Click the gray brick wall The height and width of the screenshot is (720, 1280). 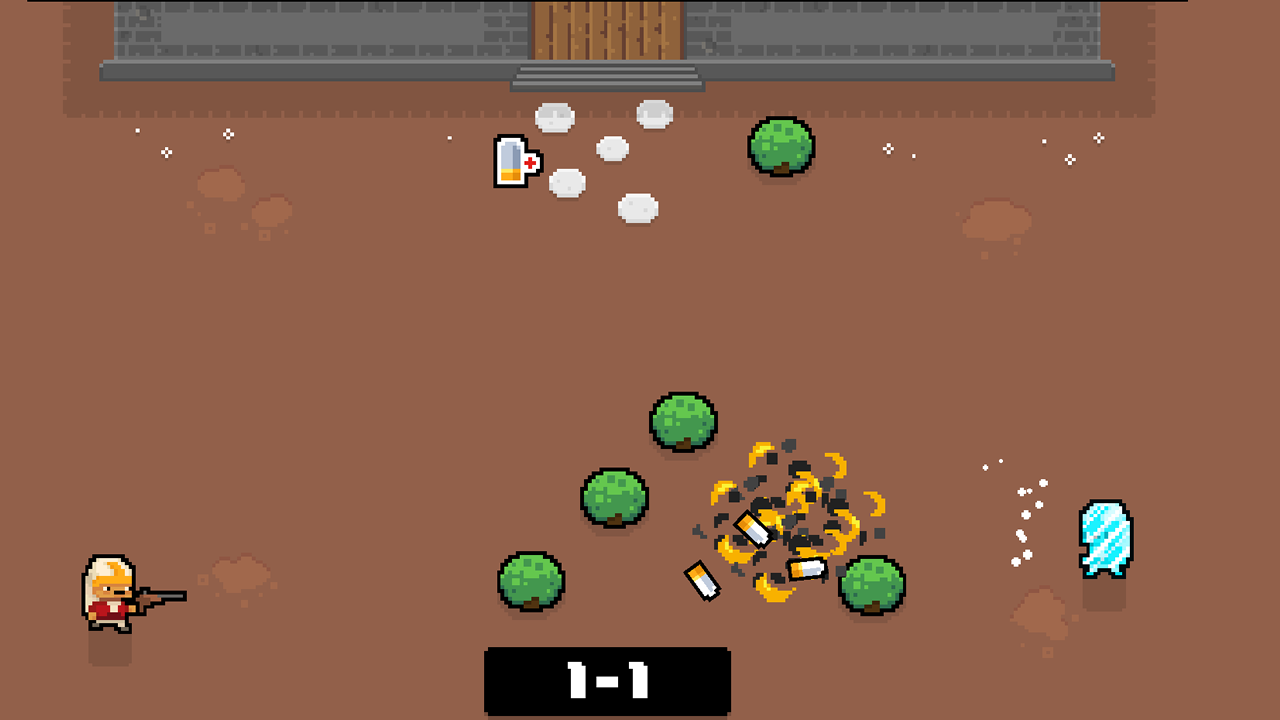pyautogui.click(x=300, y=30)
